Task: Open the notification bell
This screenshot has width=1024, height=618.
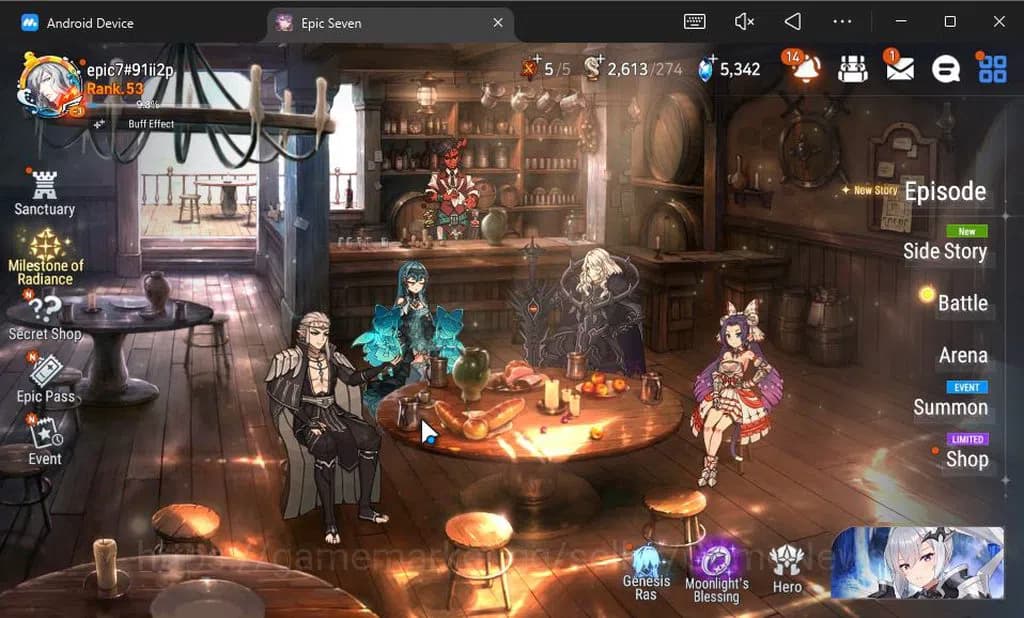Action: point(804,67)
